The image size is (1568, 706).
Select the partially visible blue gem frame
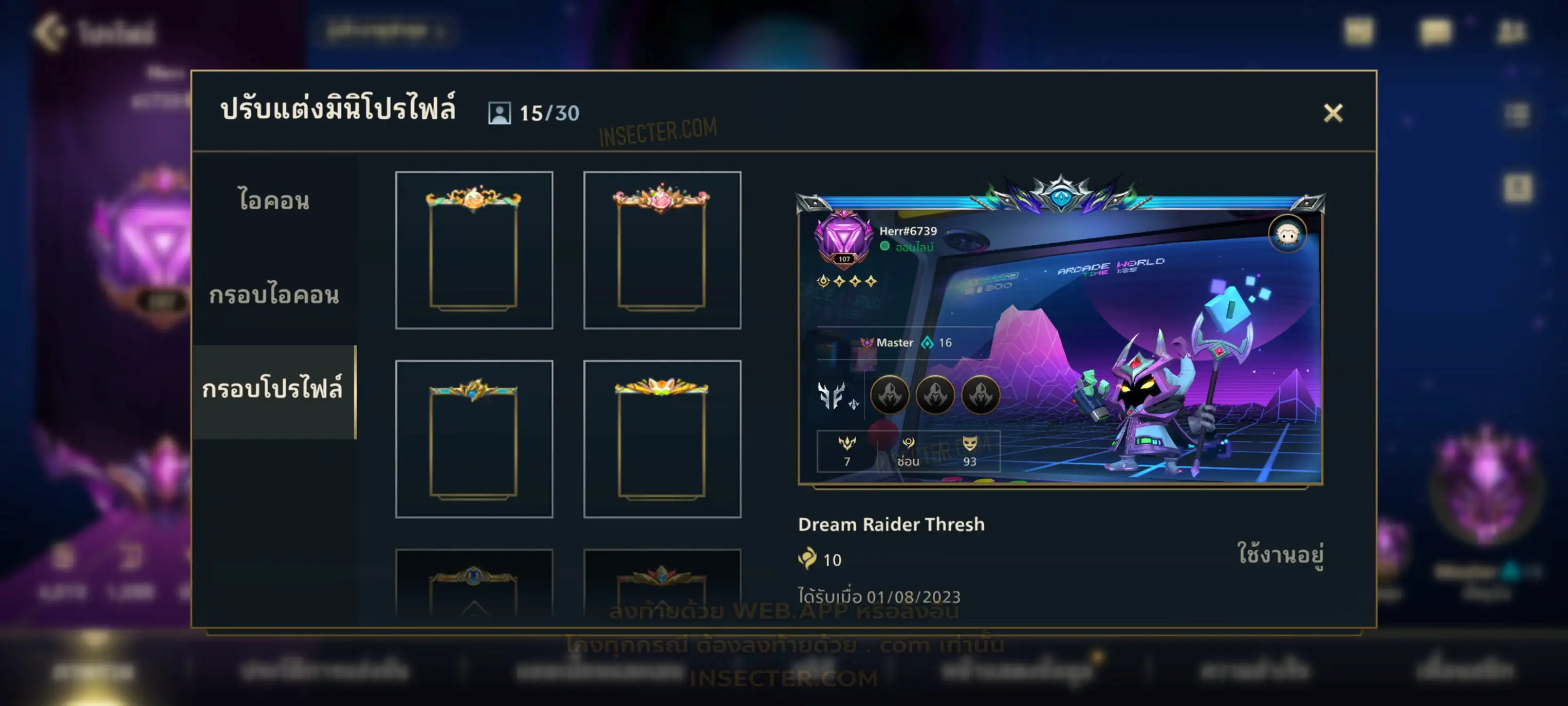click(473, 584)
